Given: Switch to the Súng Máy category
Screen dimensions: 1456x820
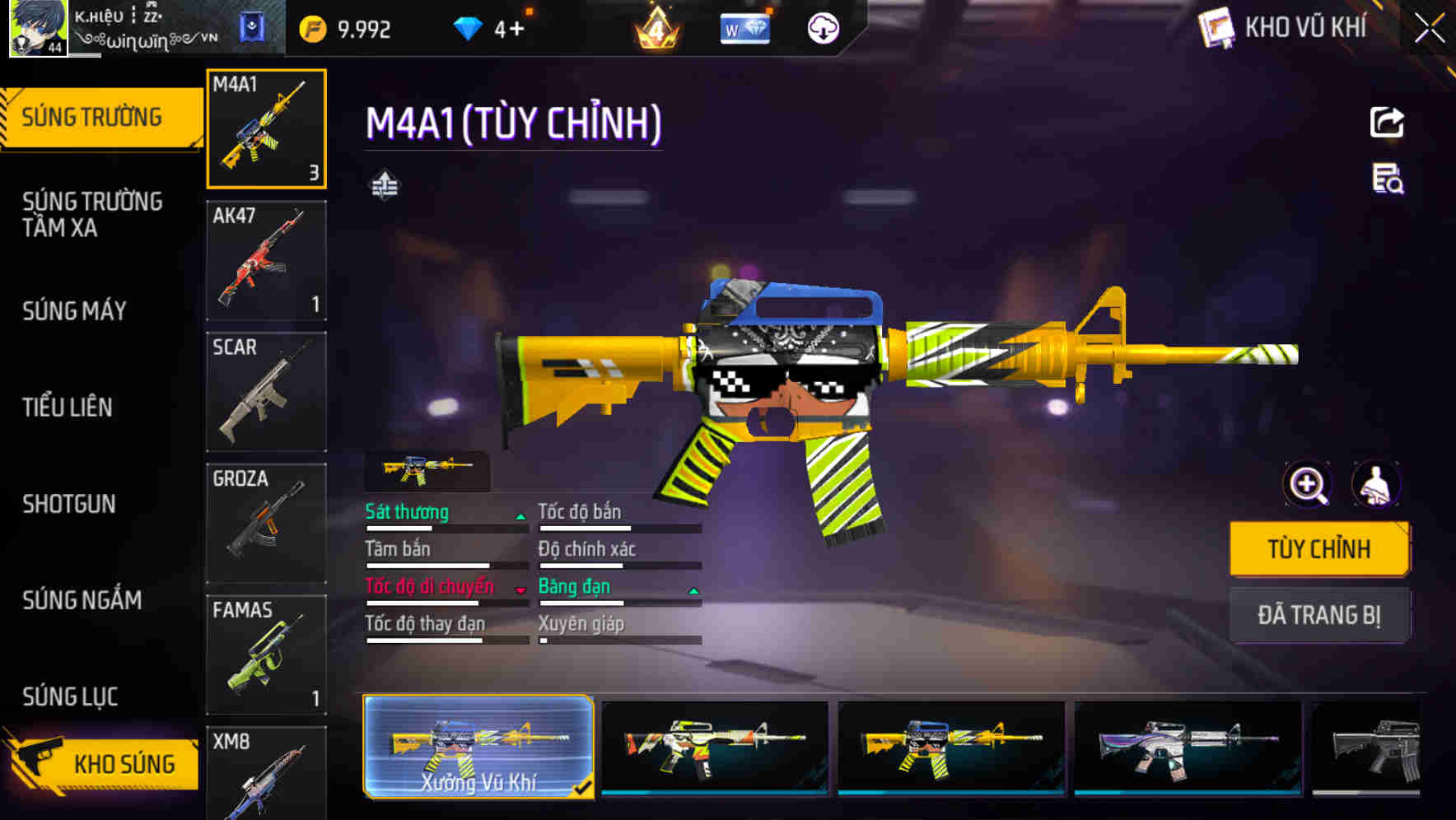Looking at the screenshot, I should coord(74,311).
